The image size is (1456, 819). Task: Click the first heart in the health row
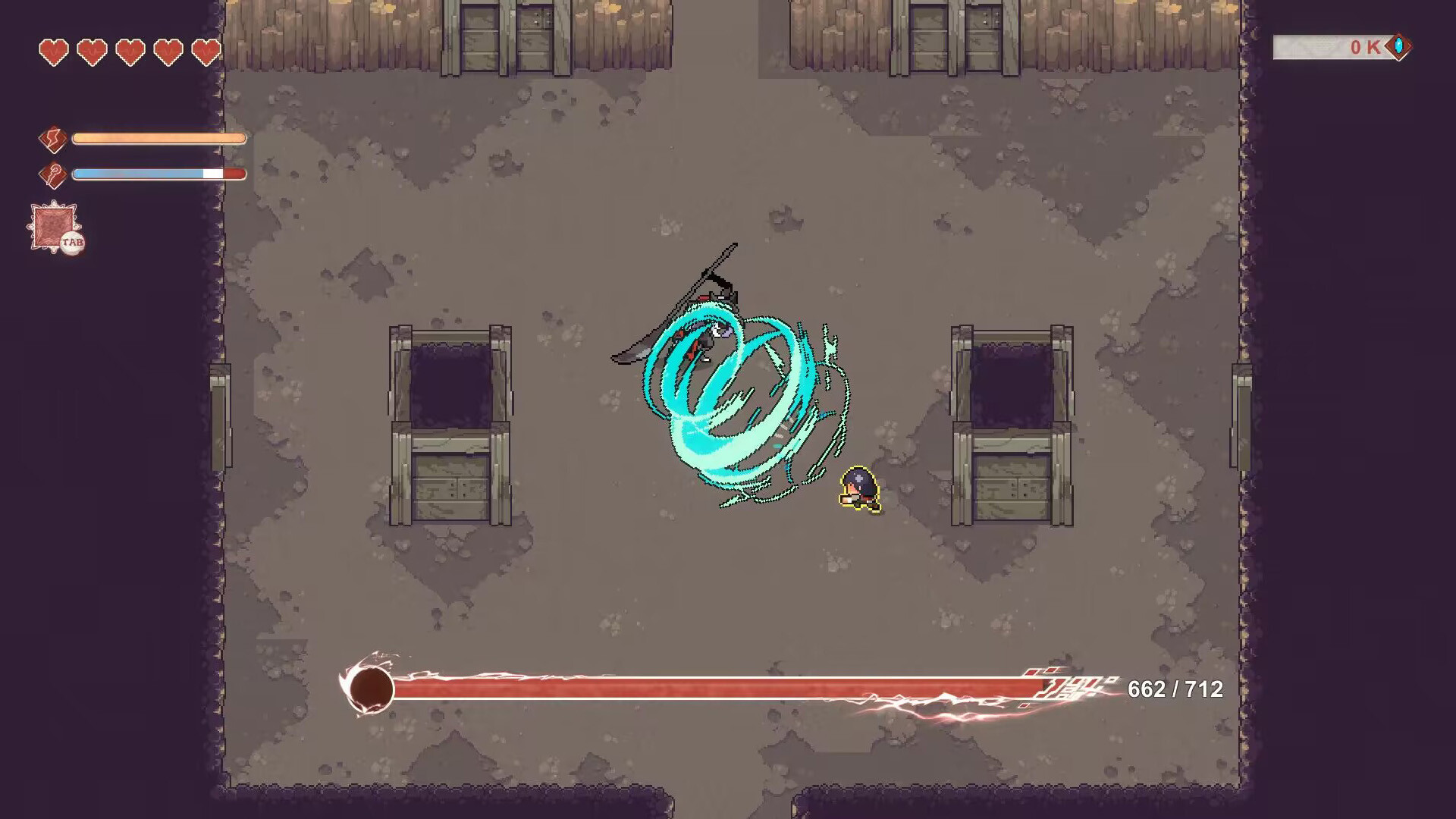click(53, 52)
